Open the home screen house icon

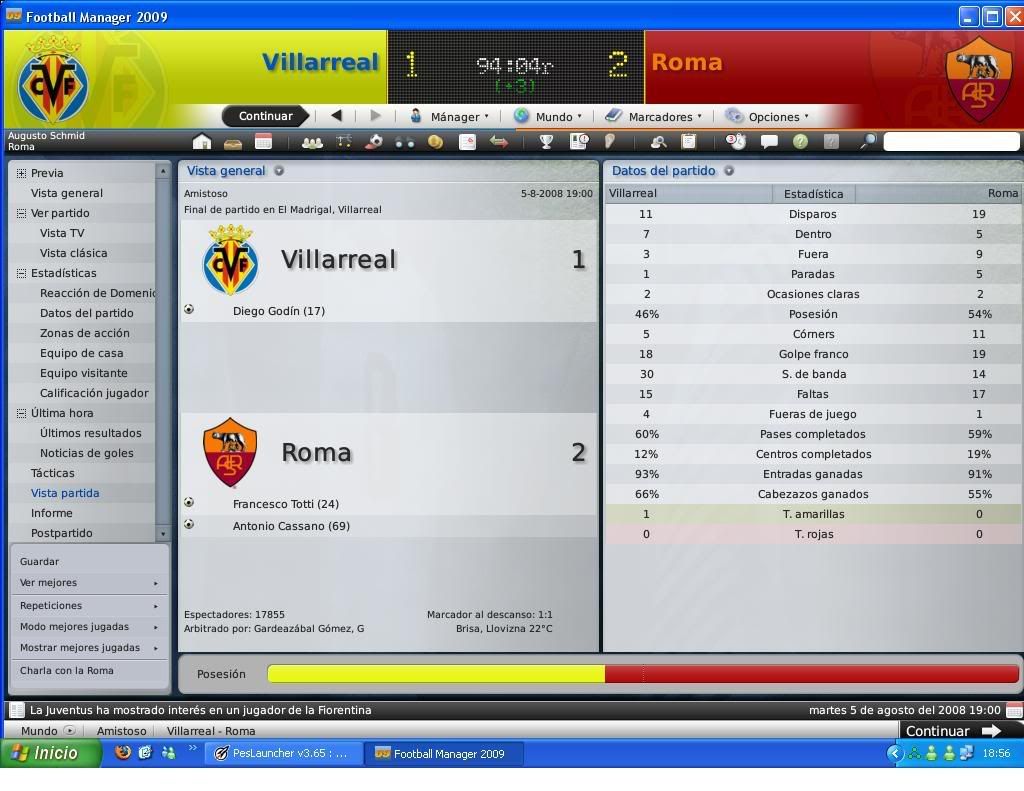tap(202, 142)
